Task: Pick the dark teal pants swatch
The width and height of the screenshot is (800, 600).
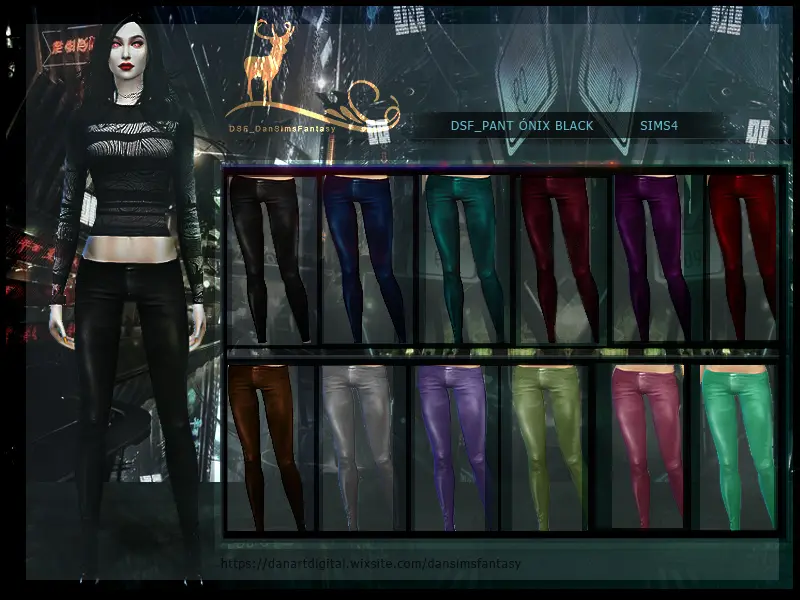Action: coord(459,258)
